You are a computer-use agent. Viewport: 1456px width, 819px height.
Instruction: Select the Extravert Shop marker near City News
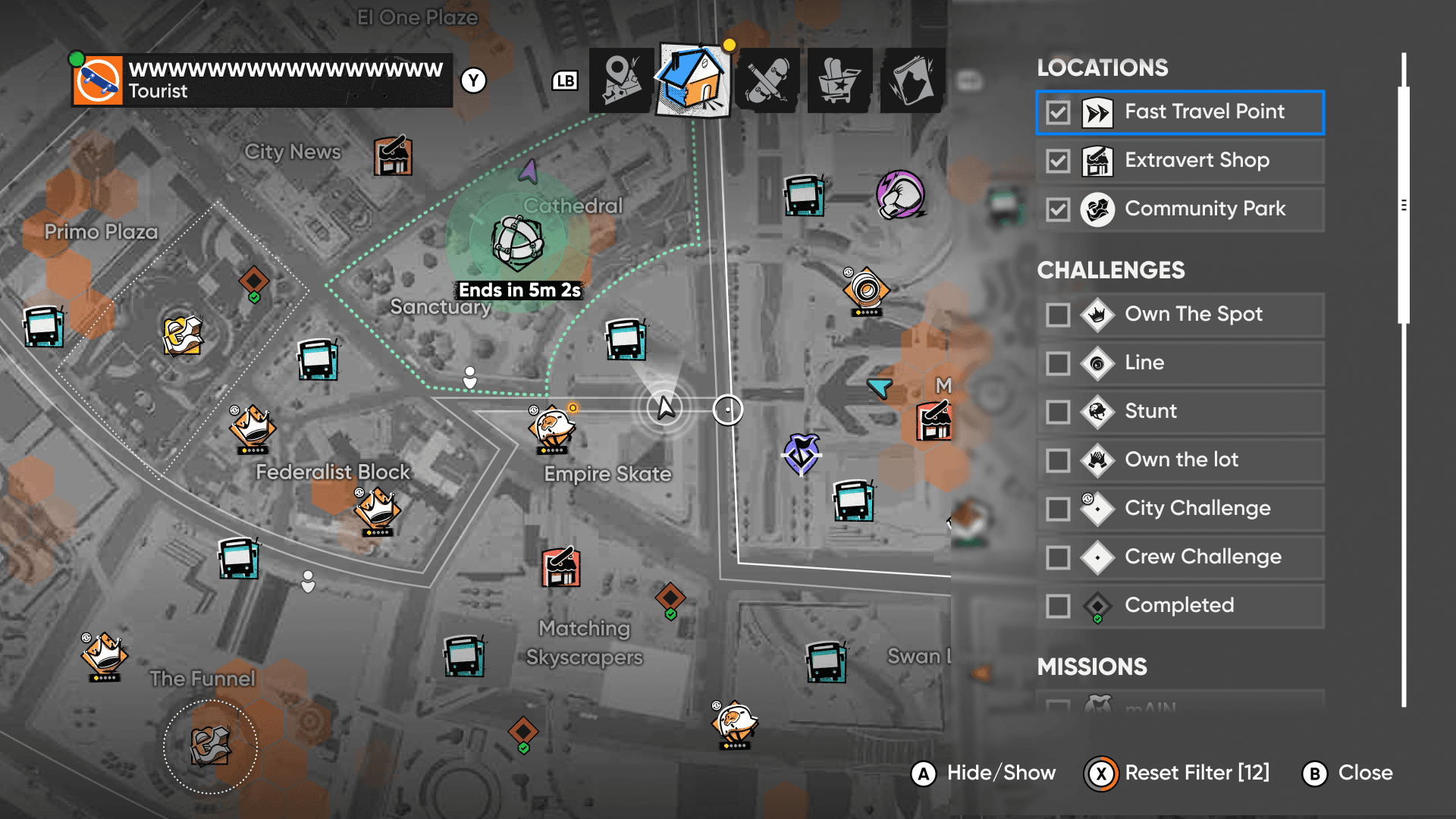(x=393, y=156)
